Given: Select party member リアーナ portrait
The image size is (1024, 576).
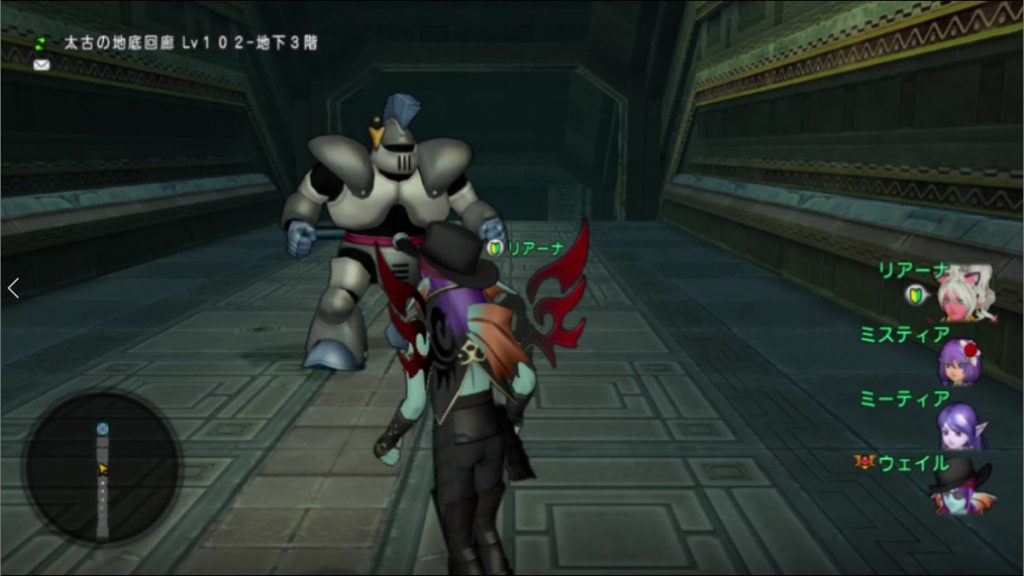Looking at the screenshot, I should 966,293.
